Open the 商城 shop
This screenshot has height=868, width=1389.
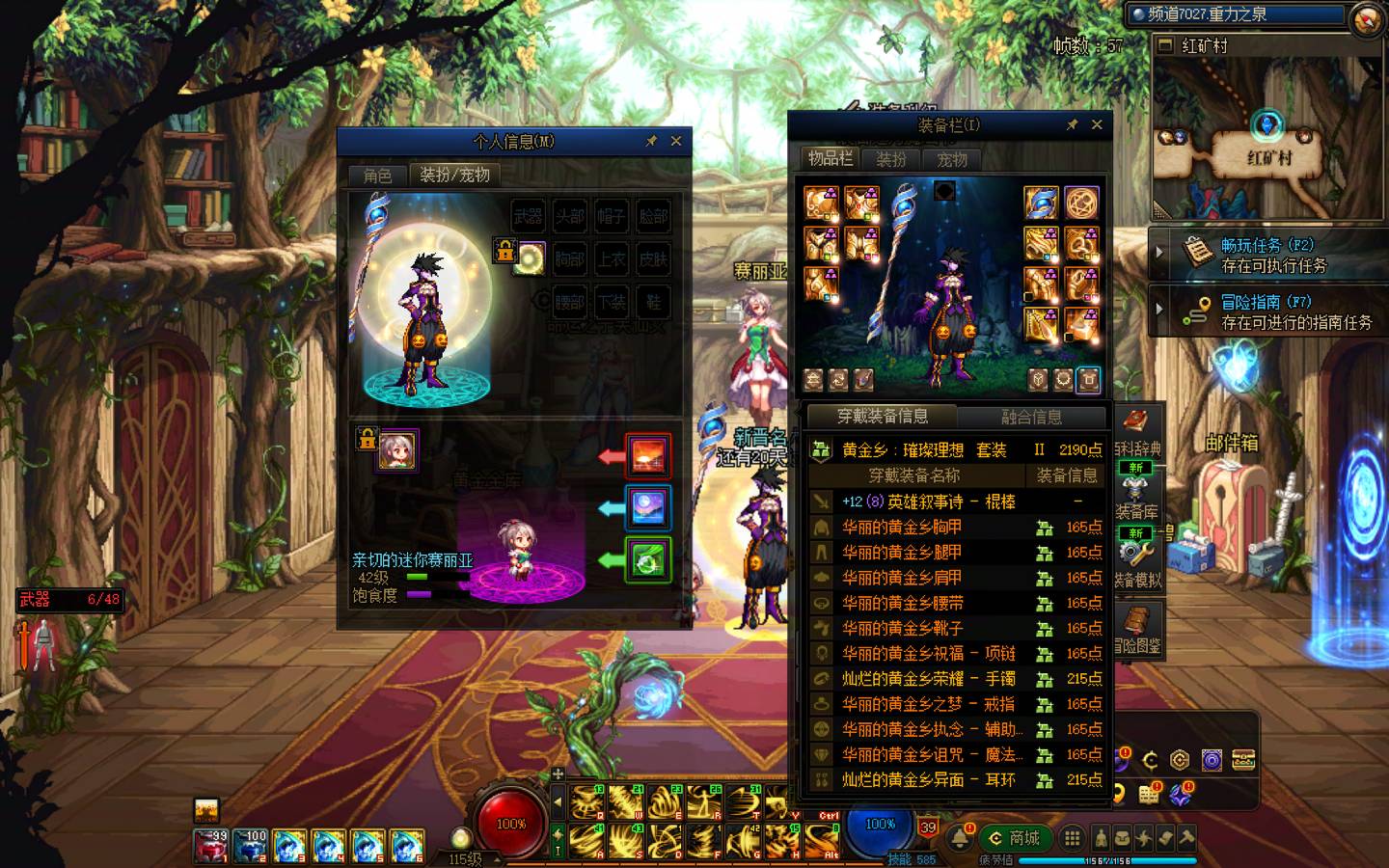coord(1015,838)
